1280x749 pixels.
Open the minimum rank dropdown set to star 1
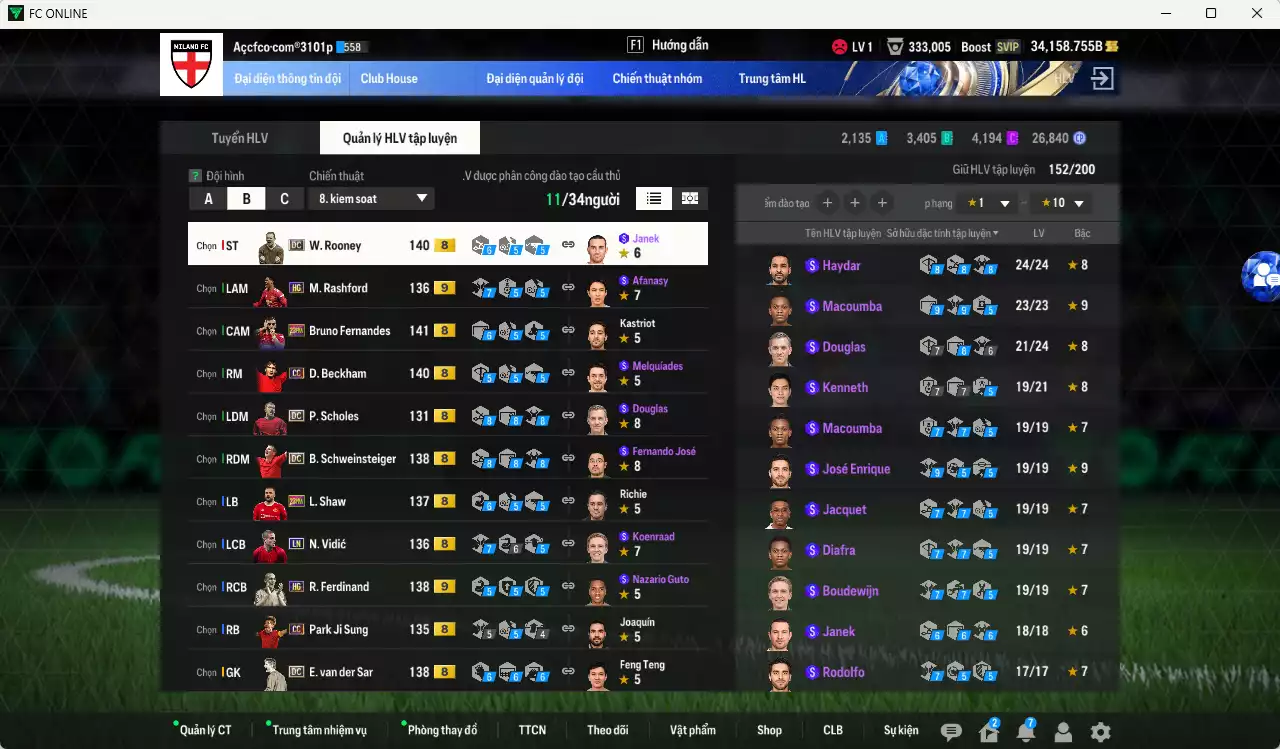click(986, 202)
